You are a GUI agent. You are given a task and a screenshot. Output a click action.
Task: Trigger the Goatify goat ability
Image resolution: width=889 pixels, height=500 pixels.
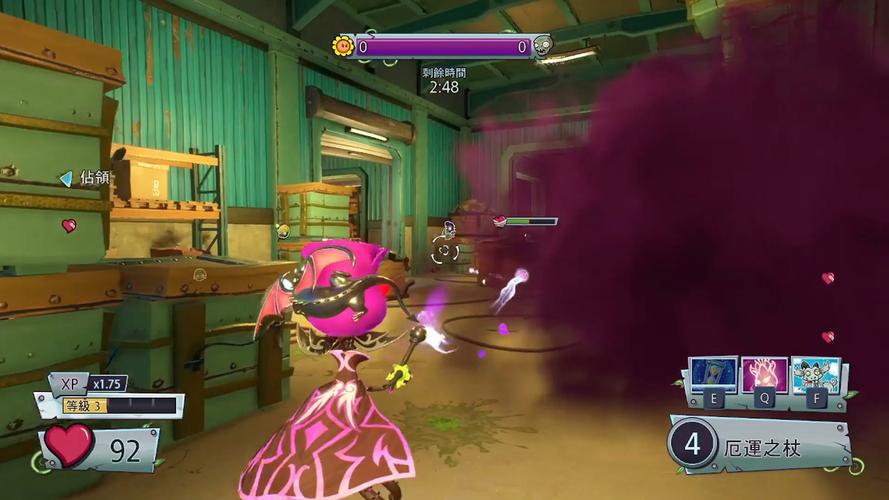[816, 375]
